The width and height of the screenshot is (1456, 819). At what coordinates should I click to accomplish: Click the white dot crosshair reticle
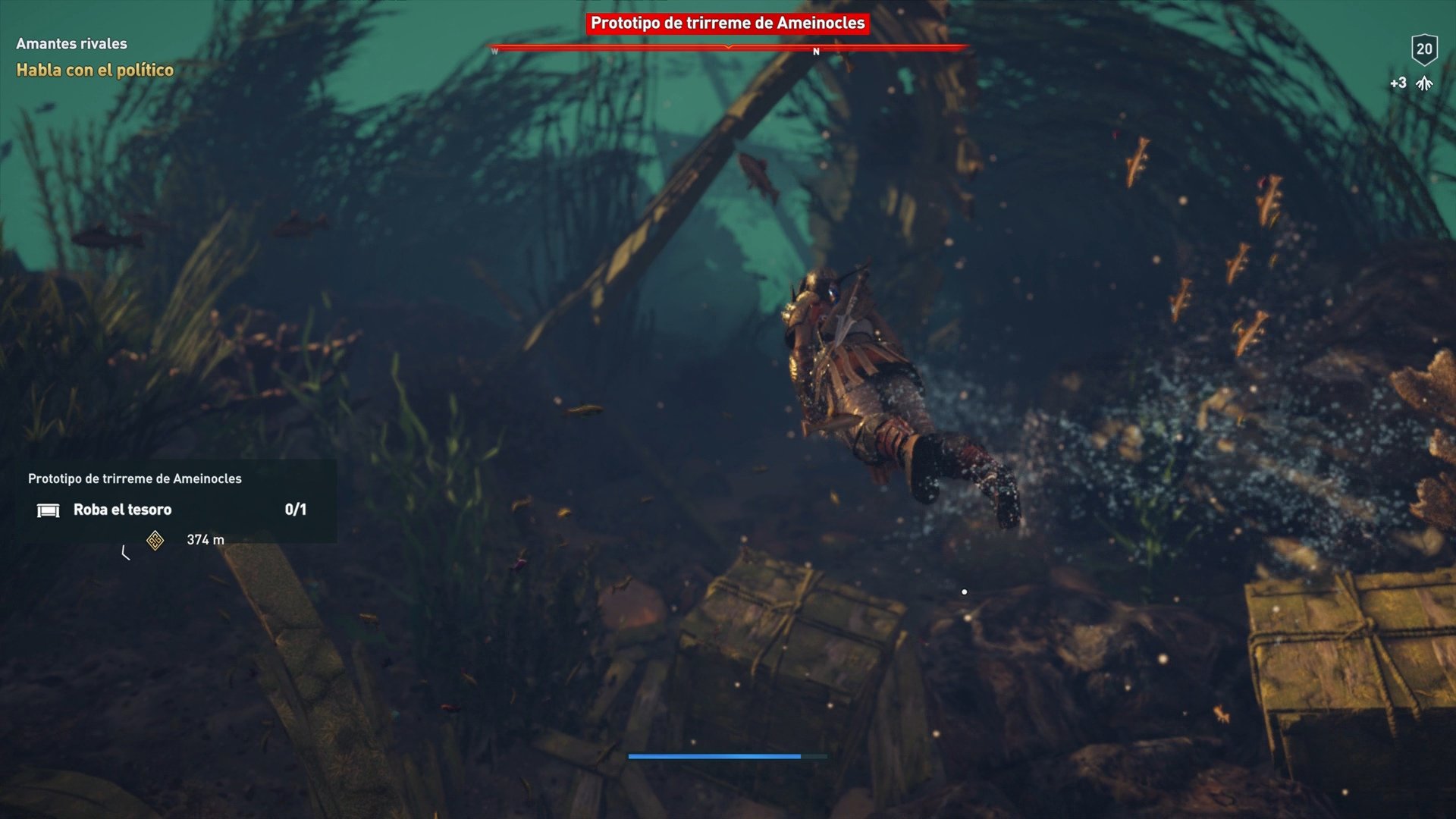click(x=965, y=591)
